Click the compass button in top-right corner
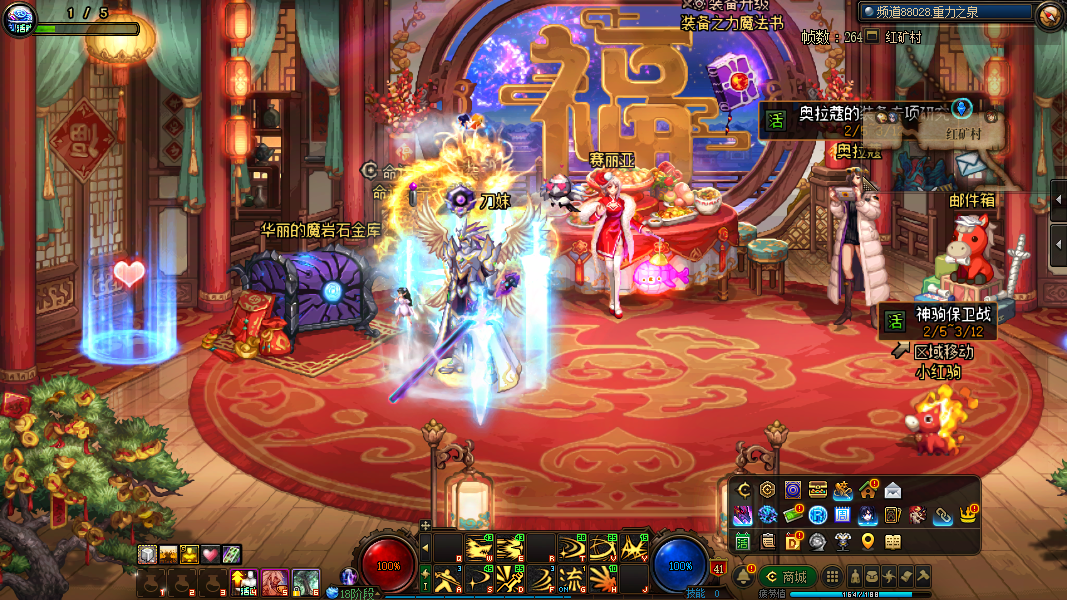The width and height of the screenshot is (1067, 600). pos(1049,14)
